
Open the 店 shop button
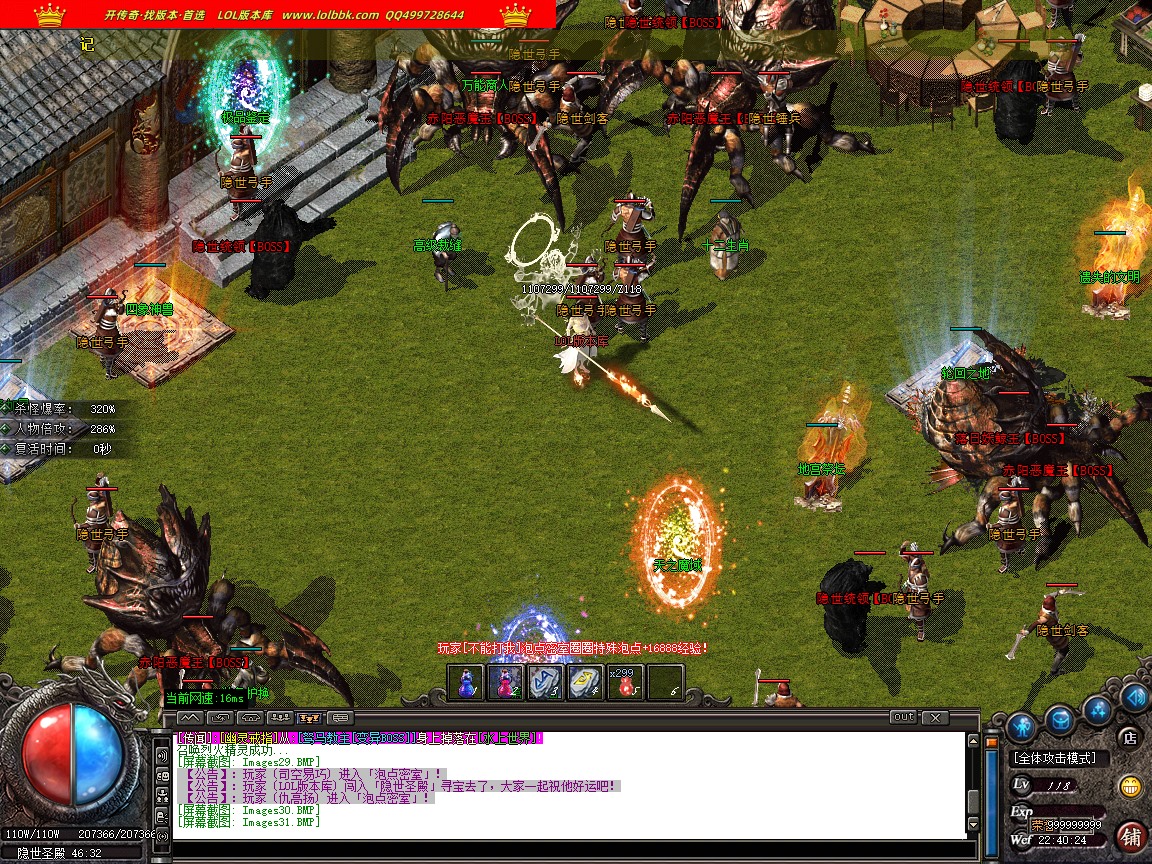1130,738
